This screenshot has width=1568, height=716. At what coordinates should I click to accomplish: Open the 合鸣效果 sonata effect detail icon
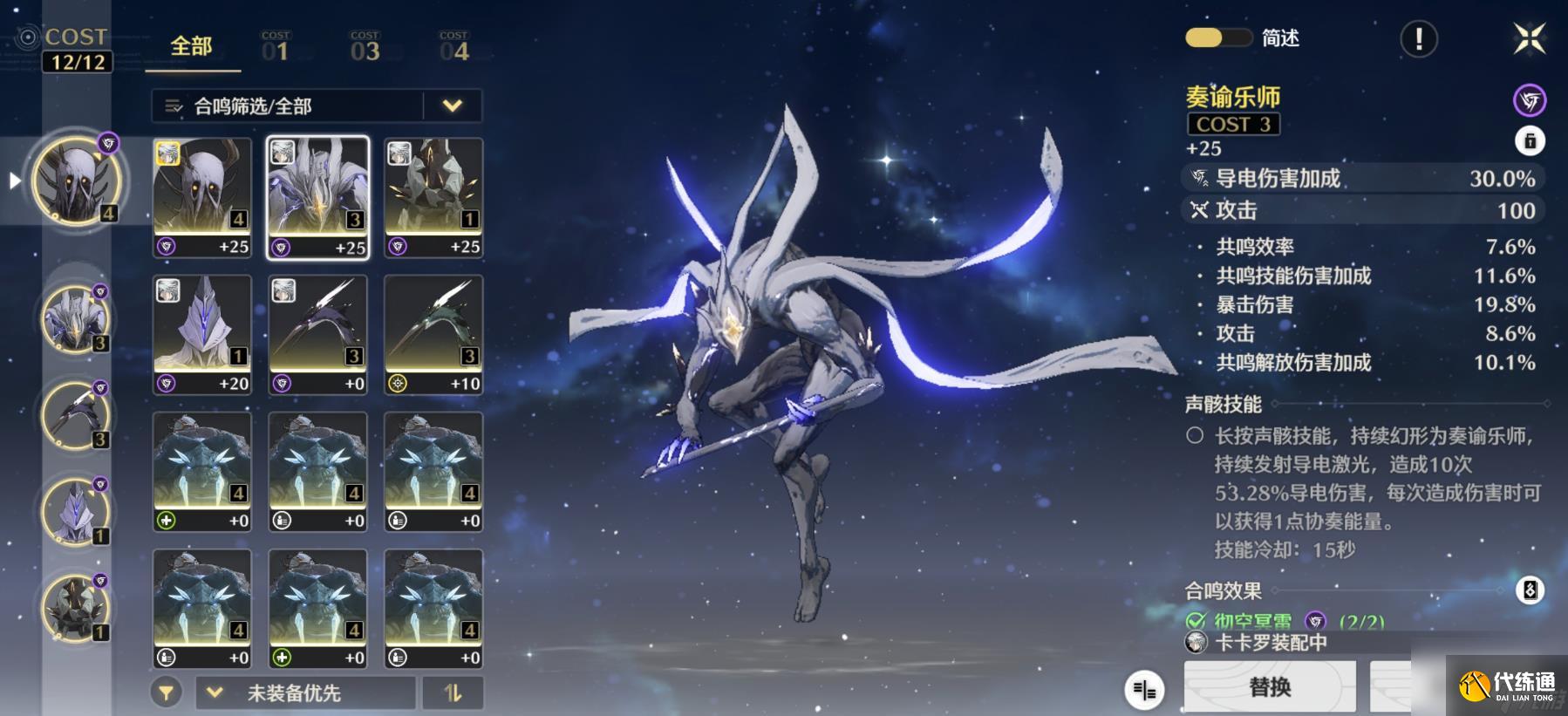coord(1529,590)
